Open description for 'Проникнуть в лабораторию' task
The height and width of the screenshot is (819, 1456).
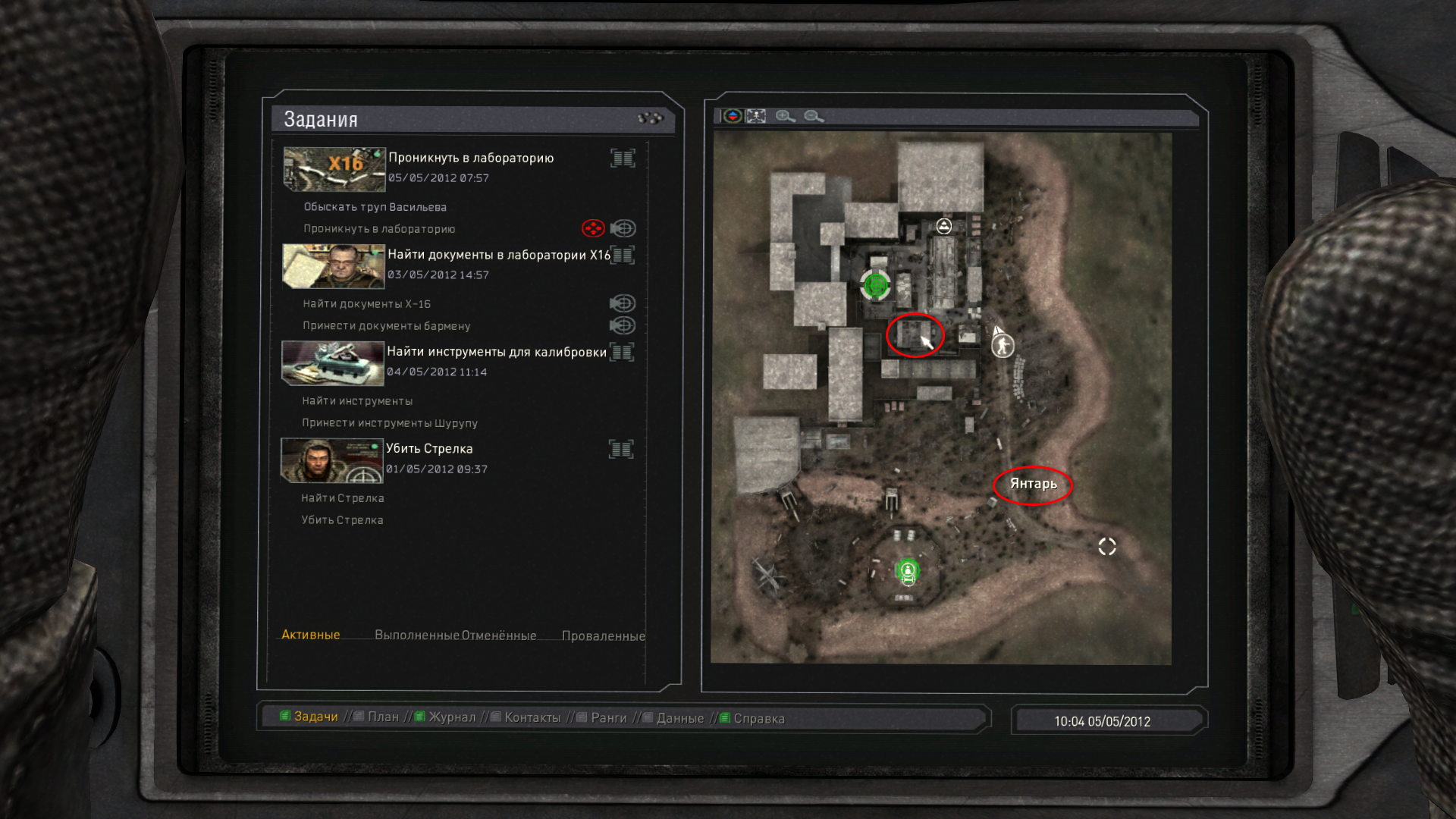point(623,158)
